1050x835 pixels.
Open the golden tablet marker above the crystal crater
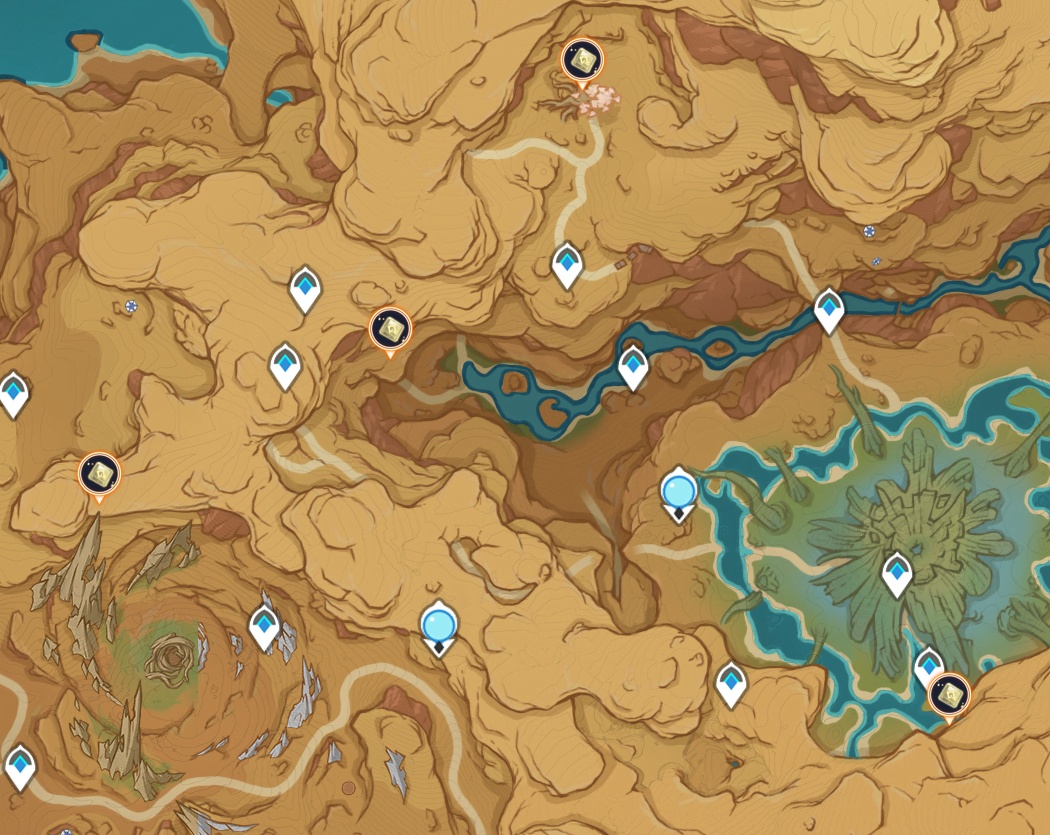(x=99, y=475)
